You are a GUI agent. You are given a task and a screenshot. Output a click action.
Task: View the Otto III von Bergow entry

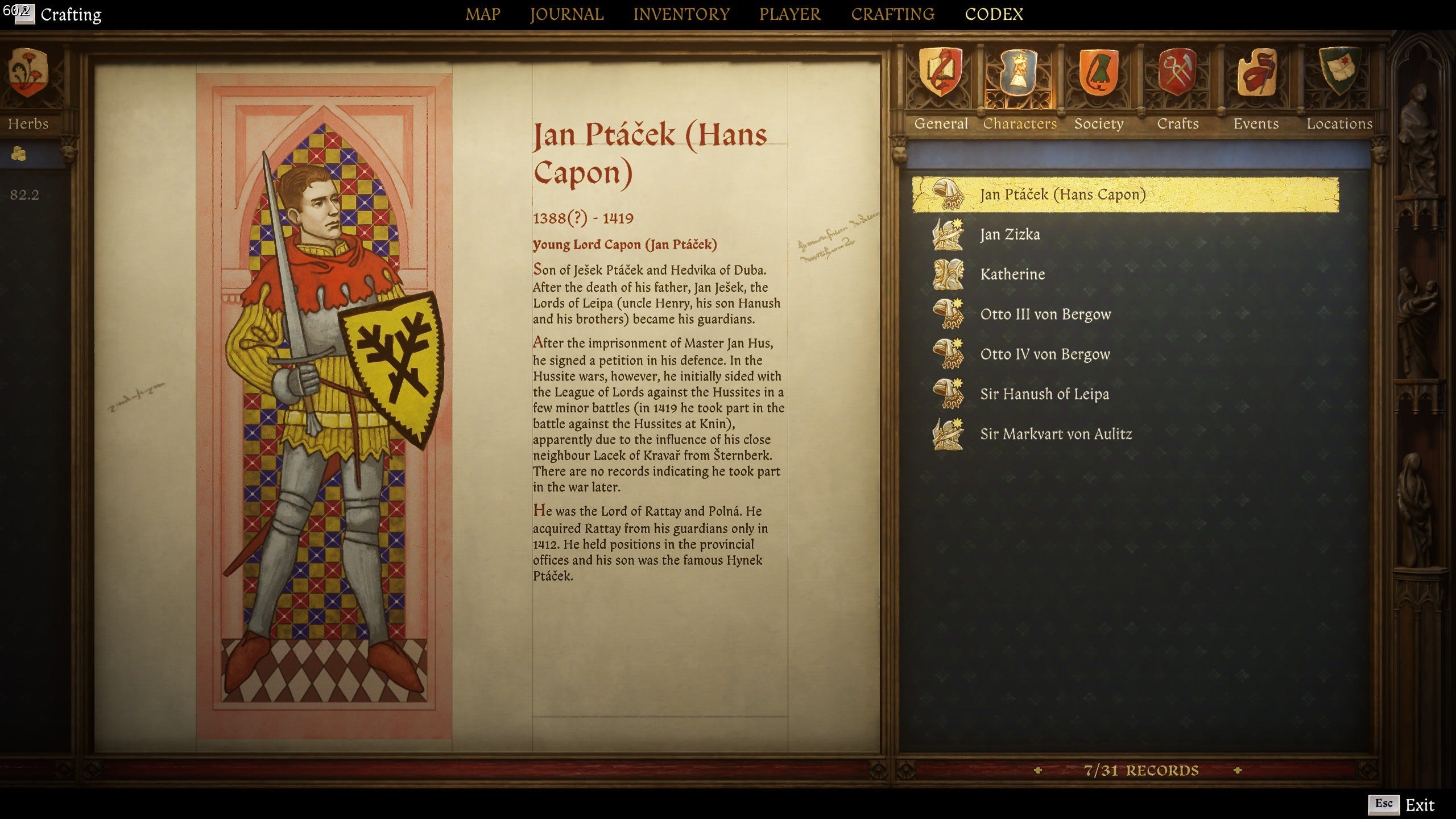tap(1045, 314)
